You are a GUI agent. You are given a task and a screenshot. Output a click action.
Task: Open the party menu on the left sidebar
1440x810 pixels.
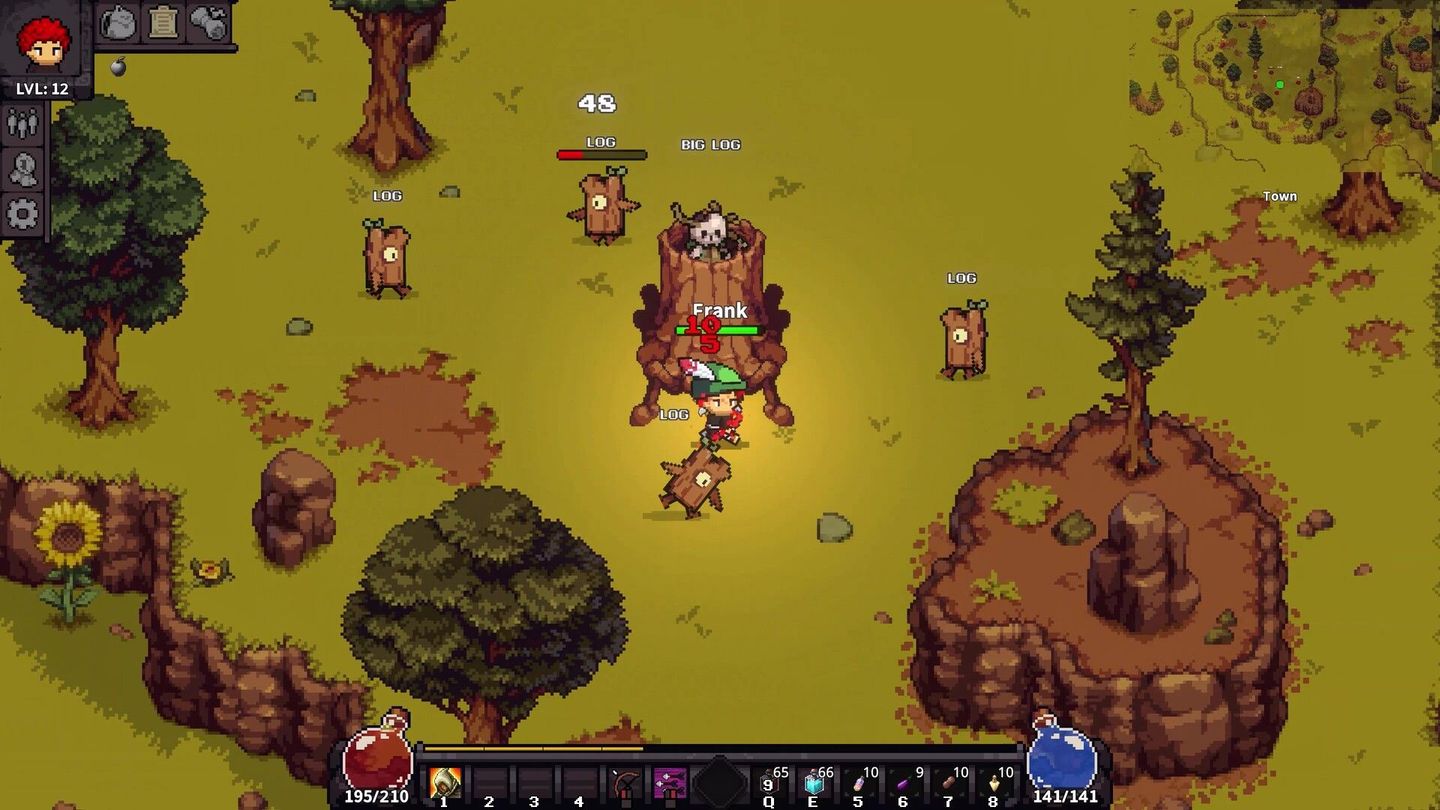pyautogui.click(x=22, y=124)
